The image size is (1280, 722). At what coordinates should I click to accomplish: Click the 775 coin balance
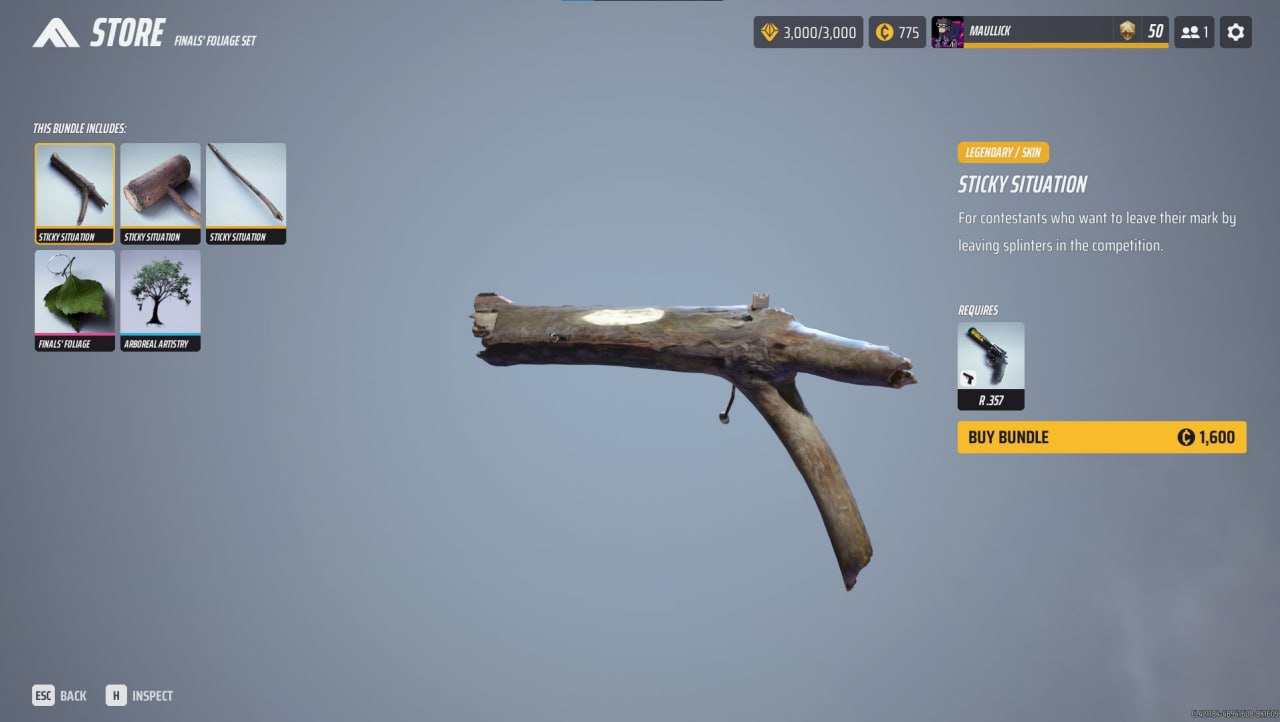pos(897,32)
